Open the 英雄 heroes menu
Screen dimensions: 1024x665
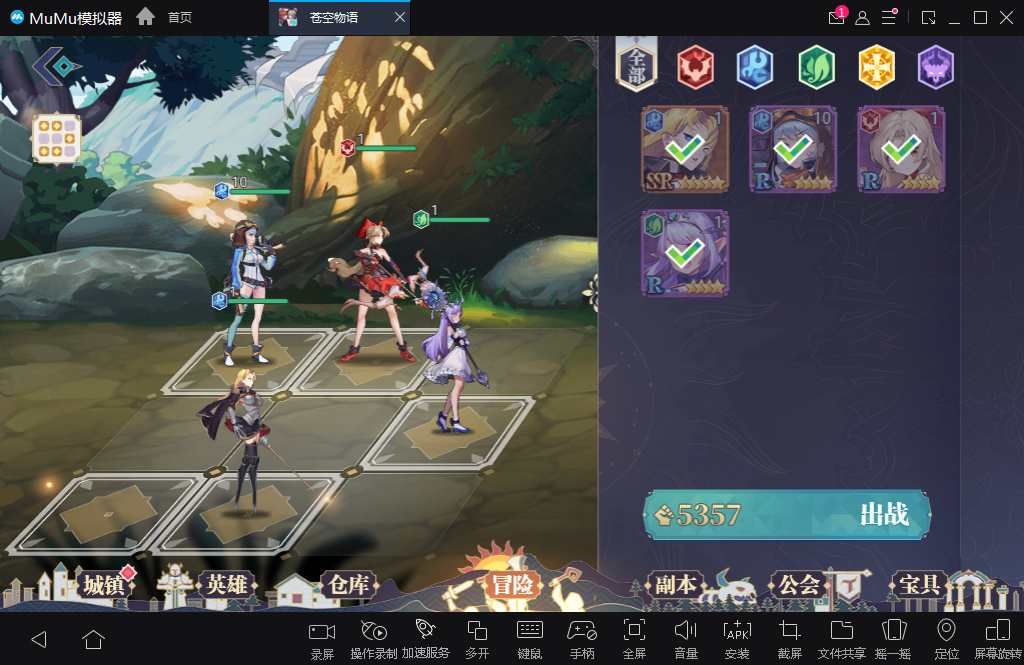(227, 585)
